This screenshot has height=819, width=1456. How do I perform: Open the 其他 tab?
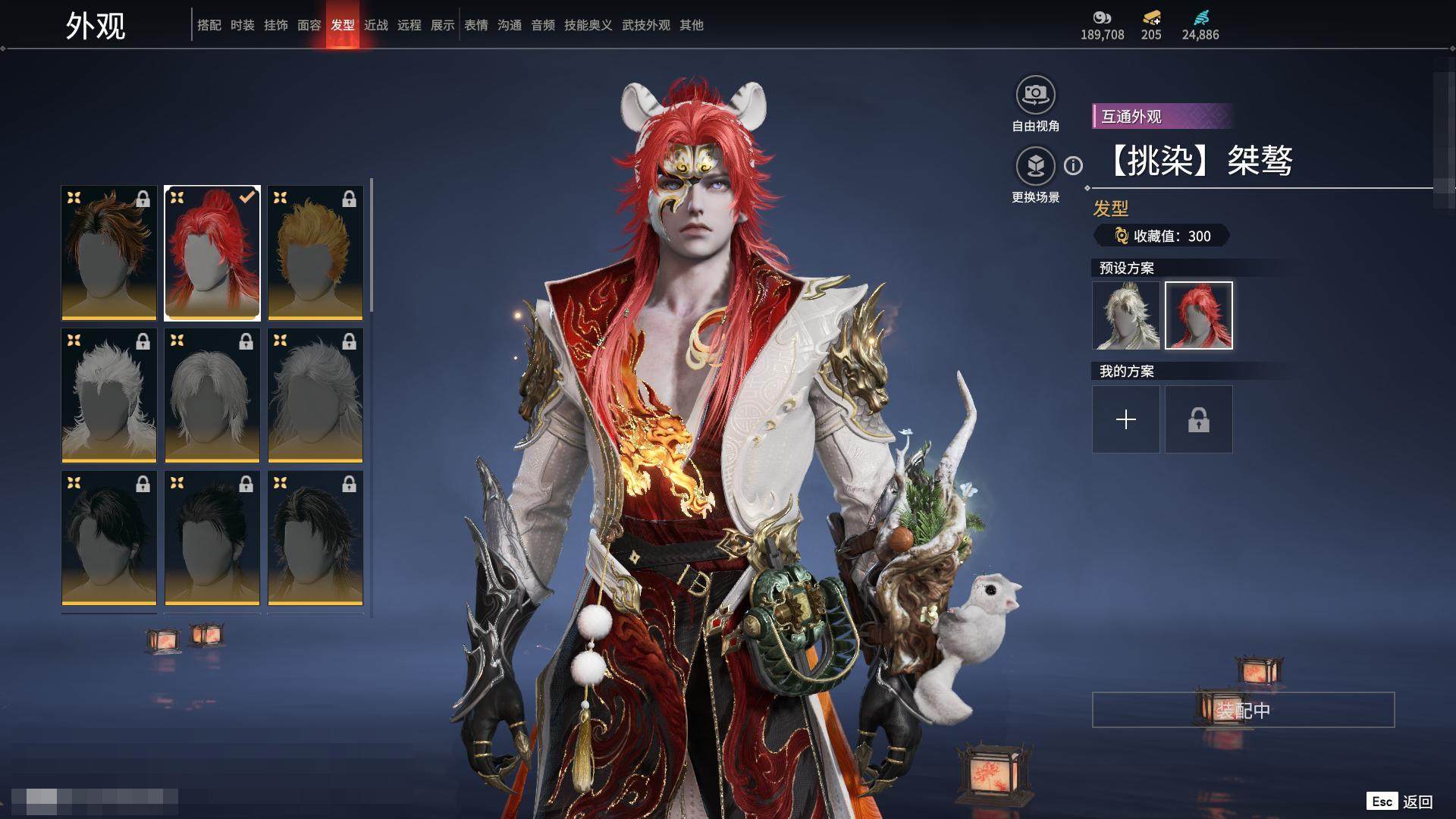click(691, 25)
